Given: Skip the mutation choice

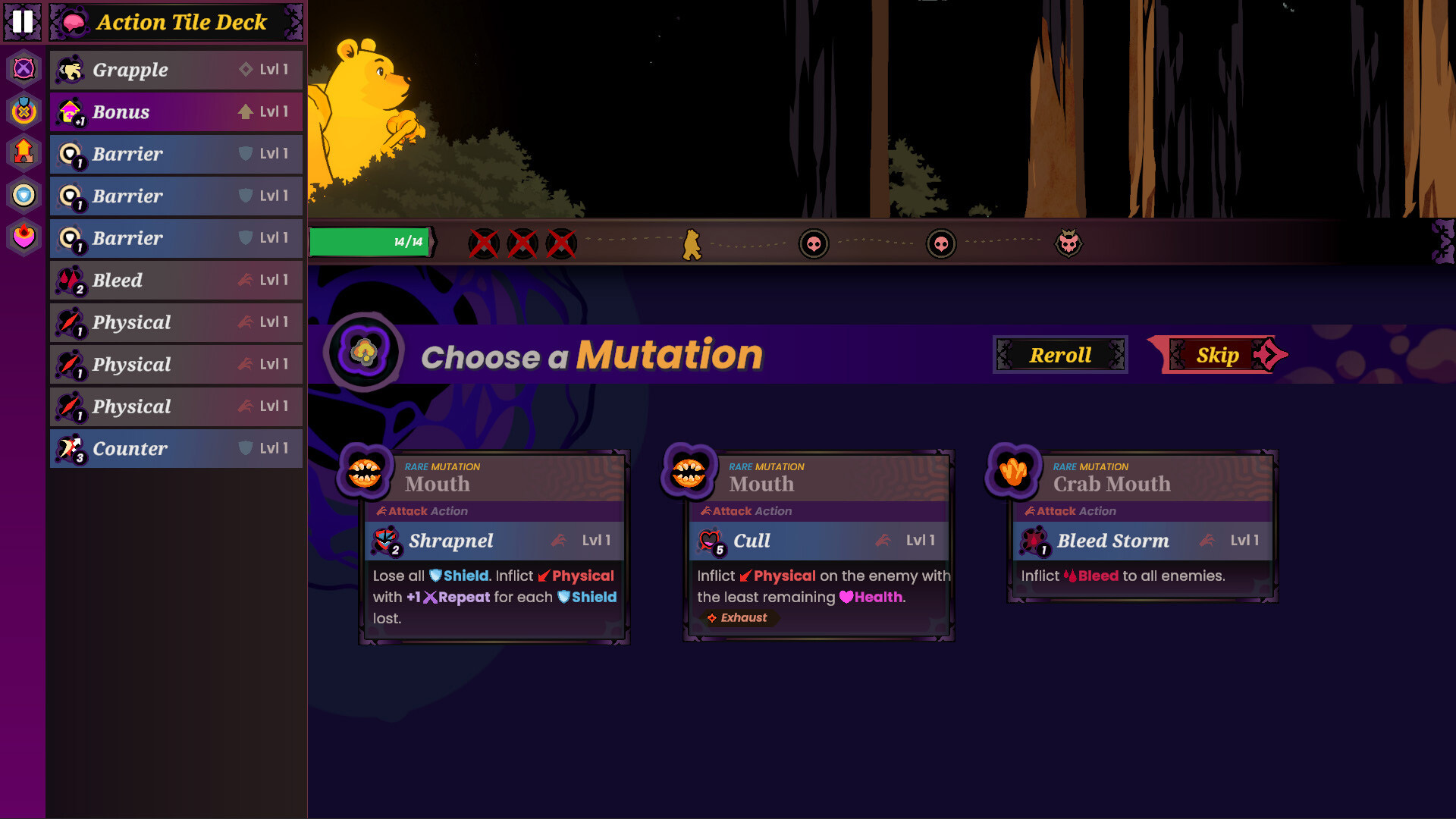Looking at the screenshot, I should tap(1218, 355).
